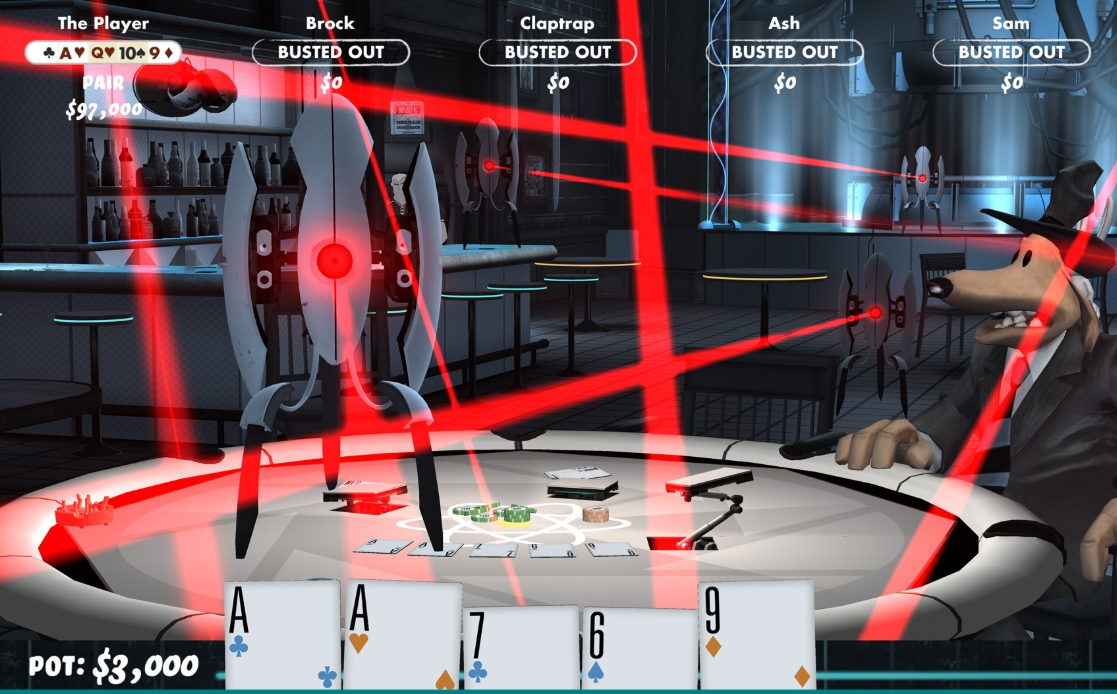Choose the six of spades card

click(639, 649)
